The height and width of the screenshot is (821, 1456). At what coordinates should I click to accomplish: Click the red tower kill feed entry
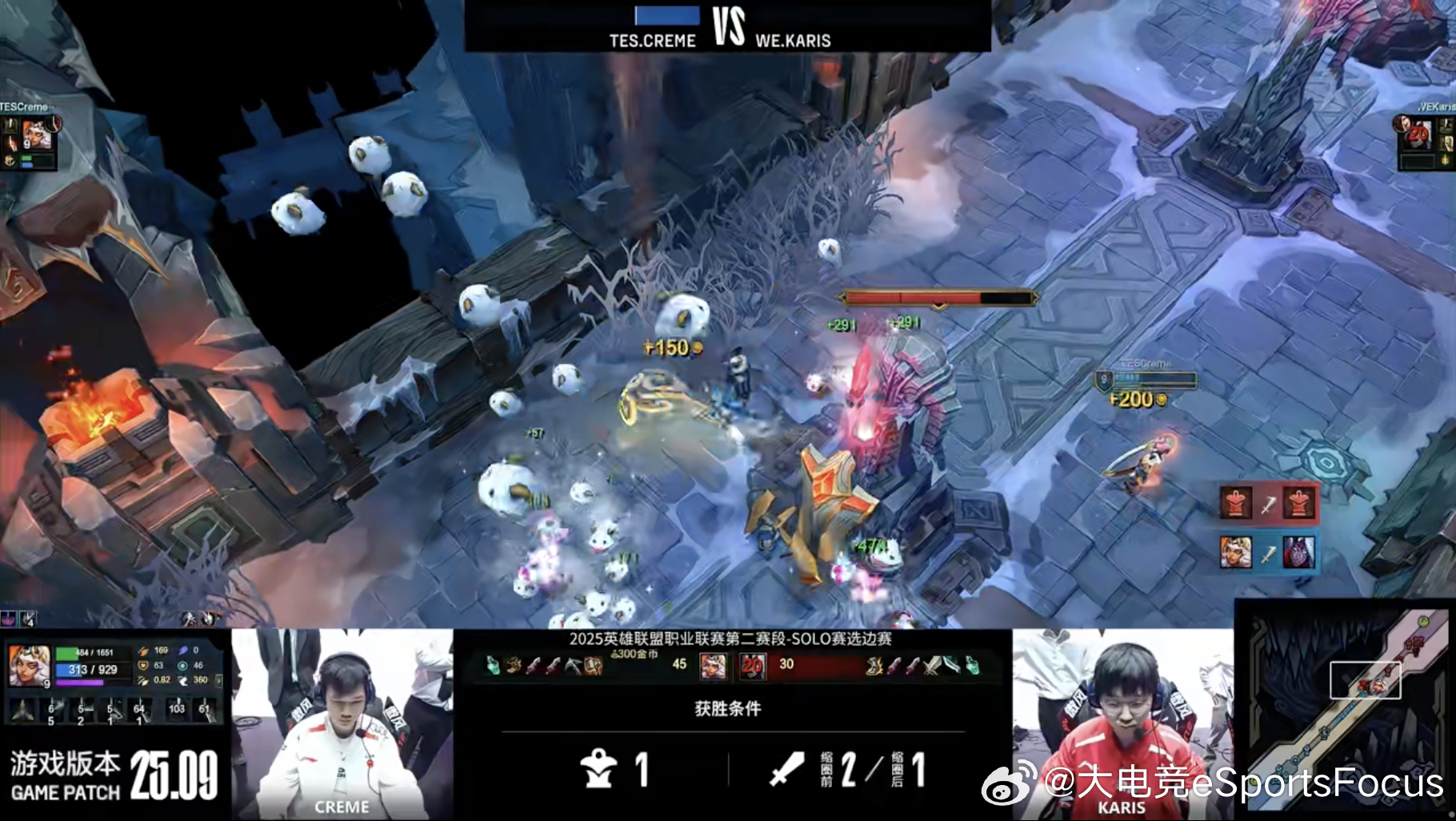1267,503
